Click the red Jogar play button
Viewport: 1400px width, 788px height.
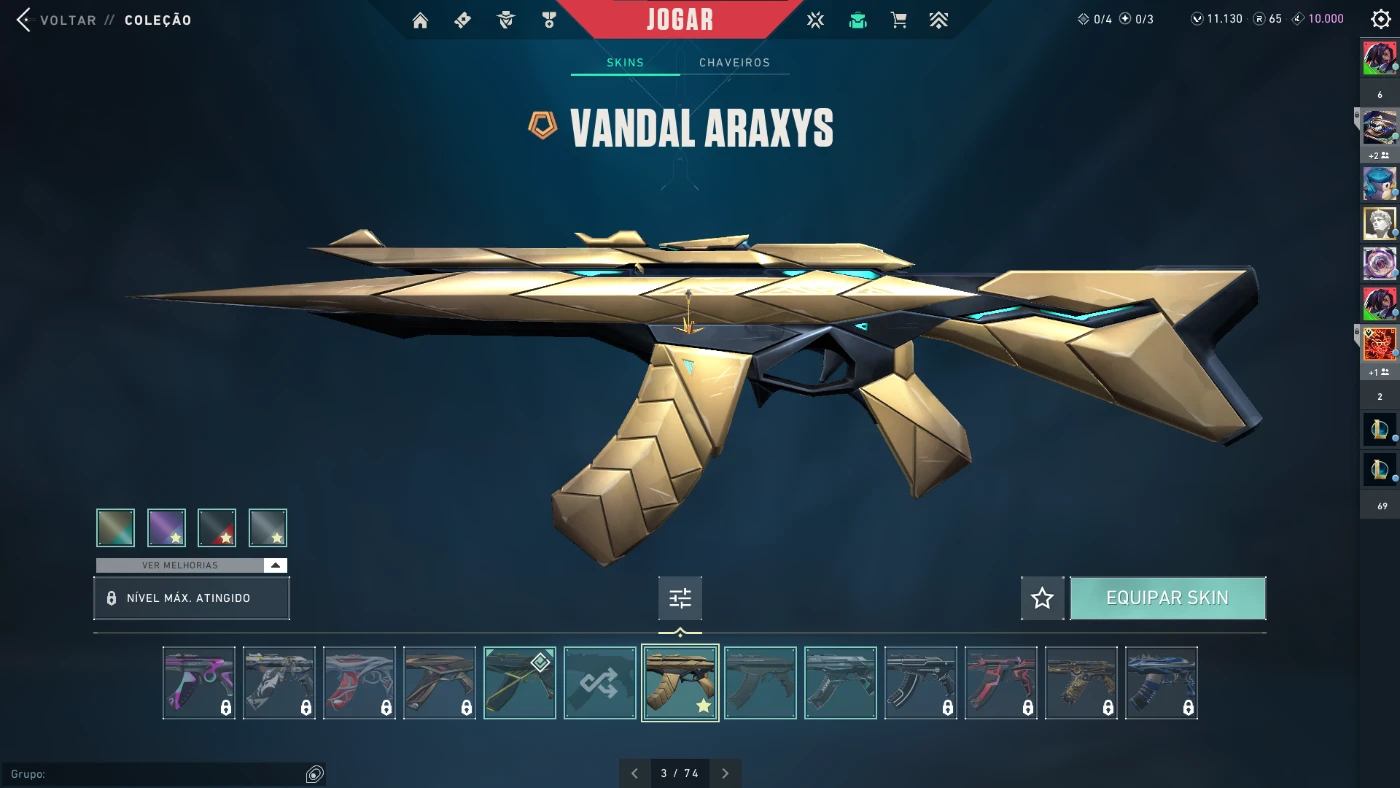(680, 20)
